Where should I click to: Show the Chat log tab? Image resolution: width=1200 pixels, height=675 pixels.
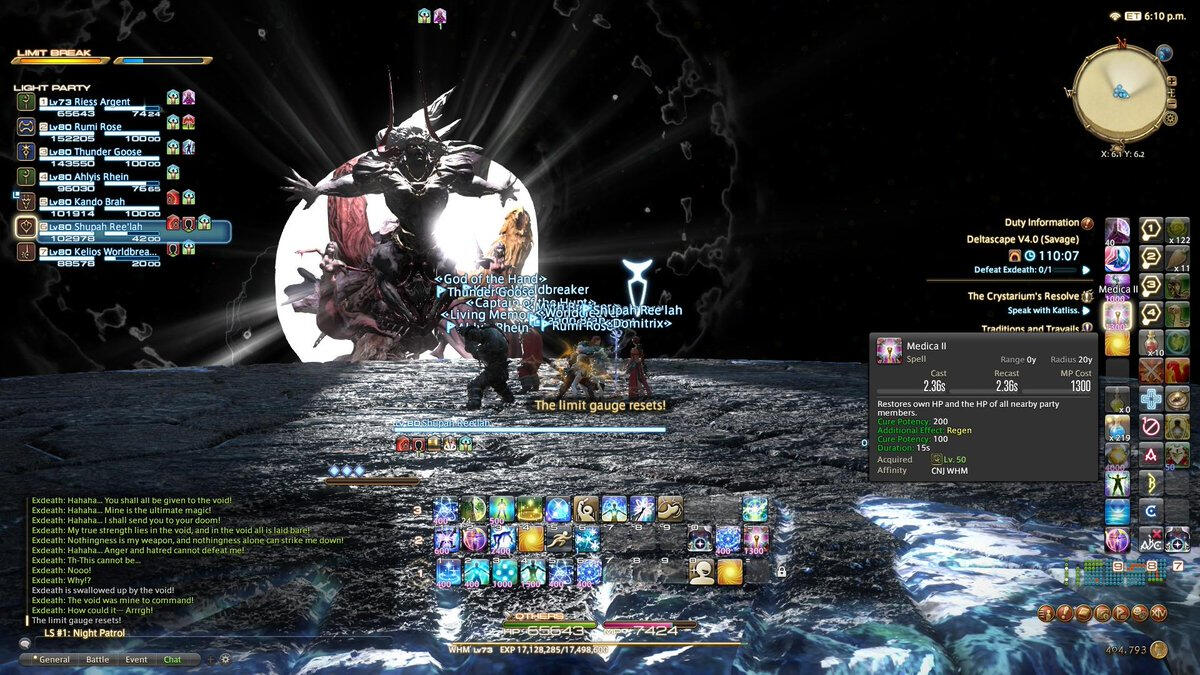(x=173, y=660)
